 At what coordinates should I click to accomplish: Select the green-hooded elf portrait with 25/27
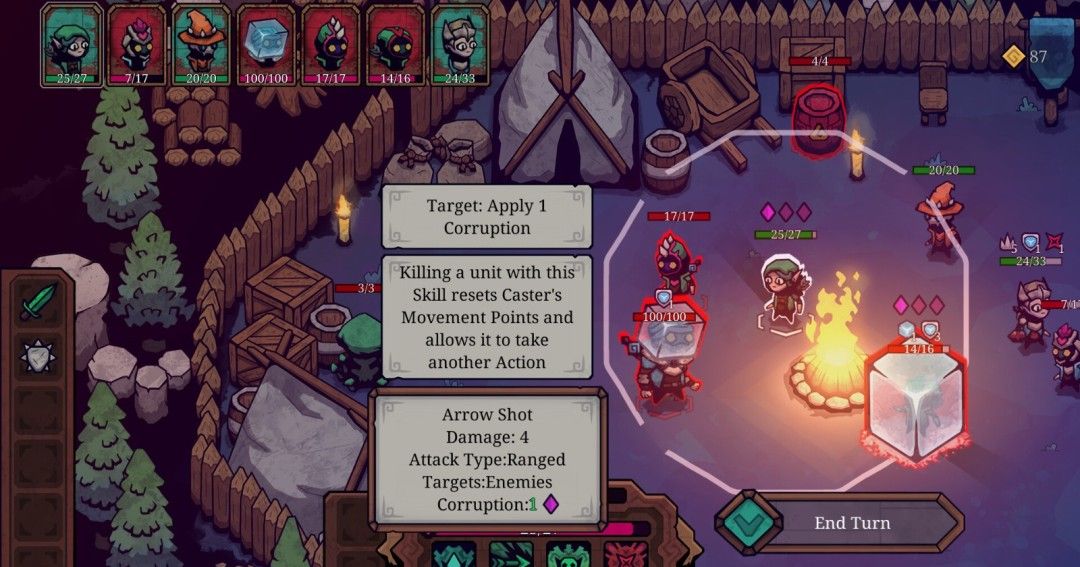coord(71,44)
